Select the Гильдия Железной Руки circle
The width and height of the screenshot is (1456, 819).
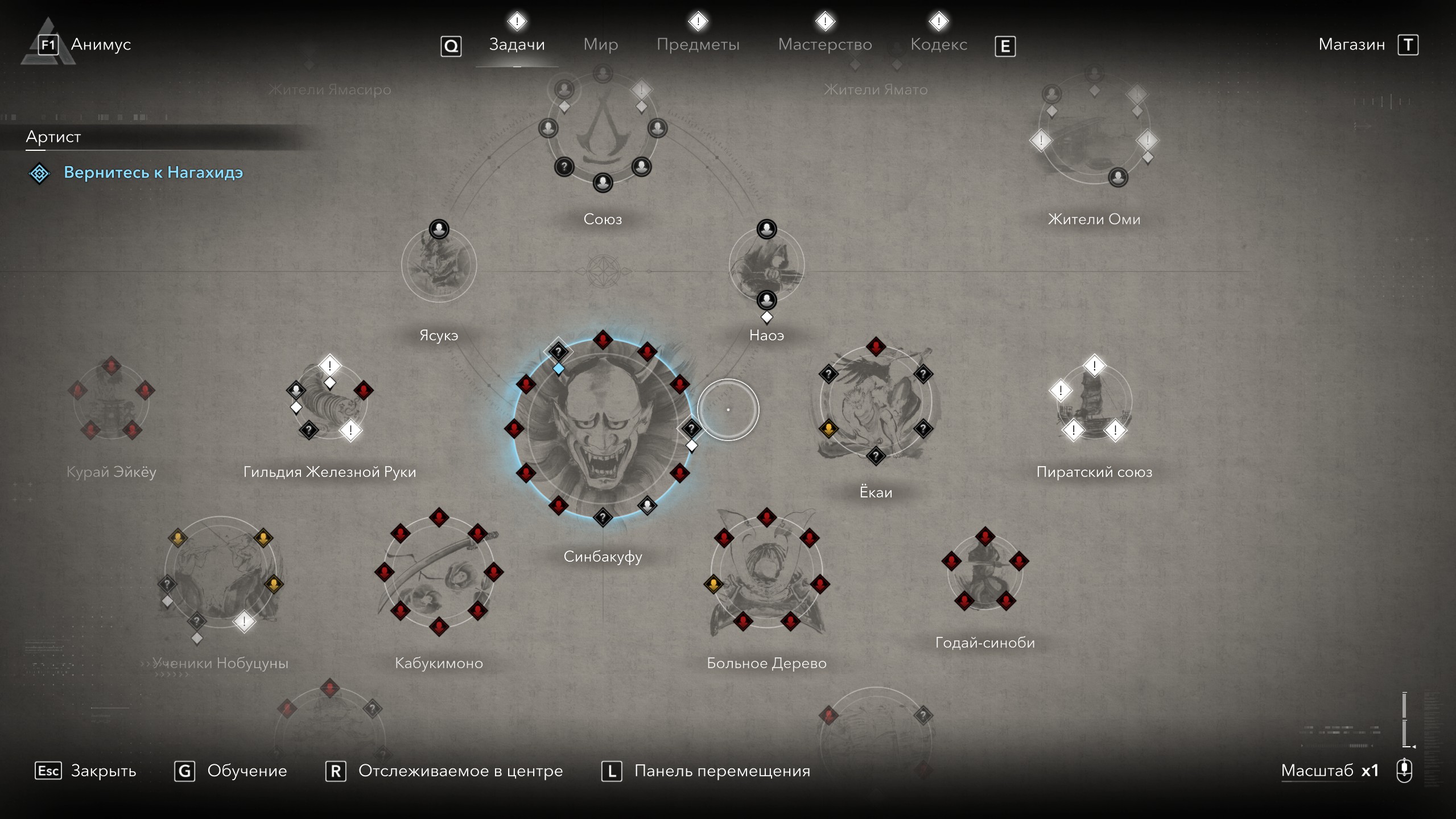329,401
